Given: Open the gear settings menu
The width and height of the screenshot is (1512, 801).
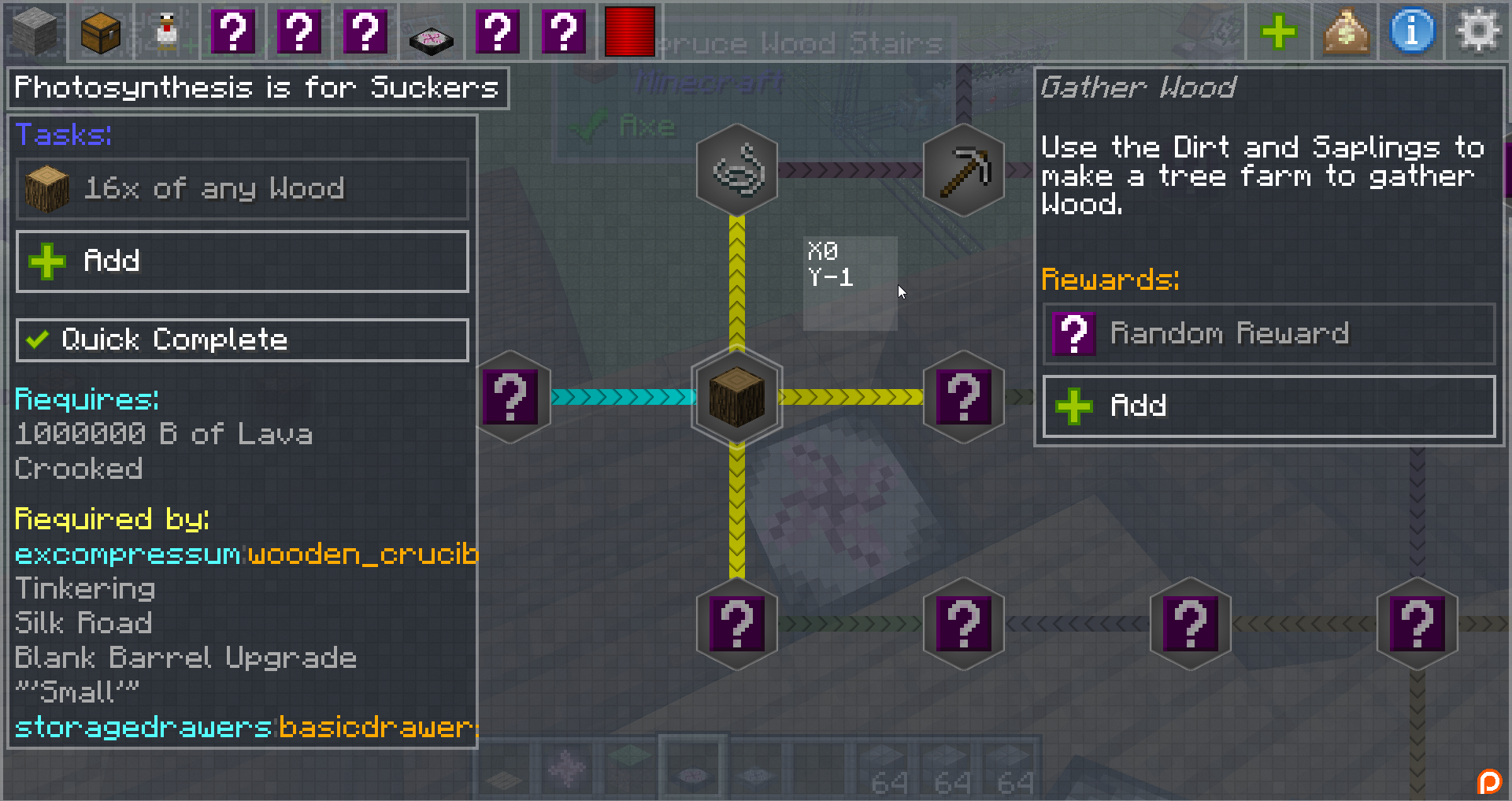Looking at the screenshot, I should (1478, 32).
